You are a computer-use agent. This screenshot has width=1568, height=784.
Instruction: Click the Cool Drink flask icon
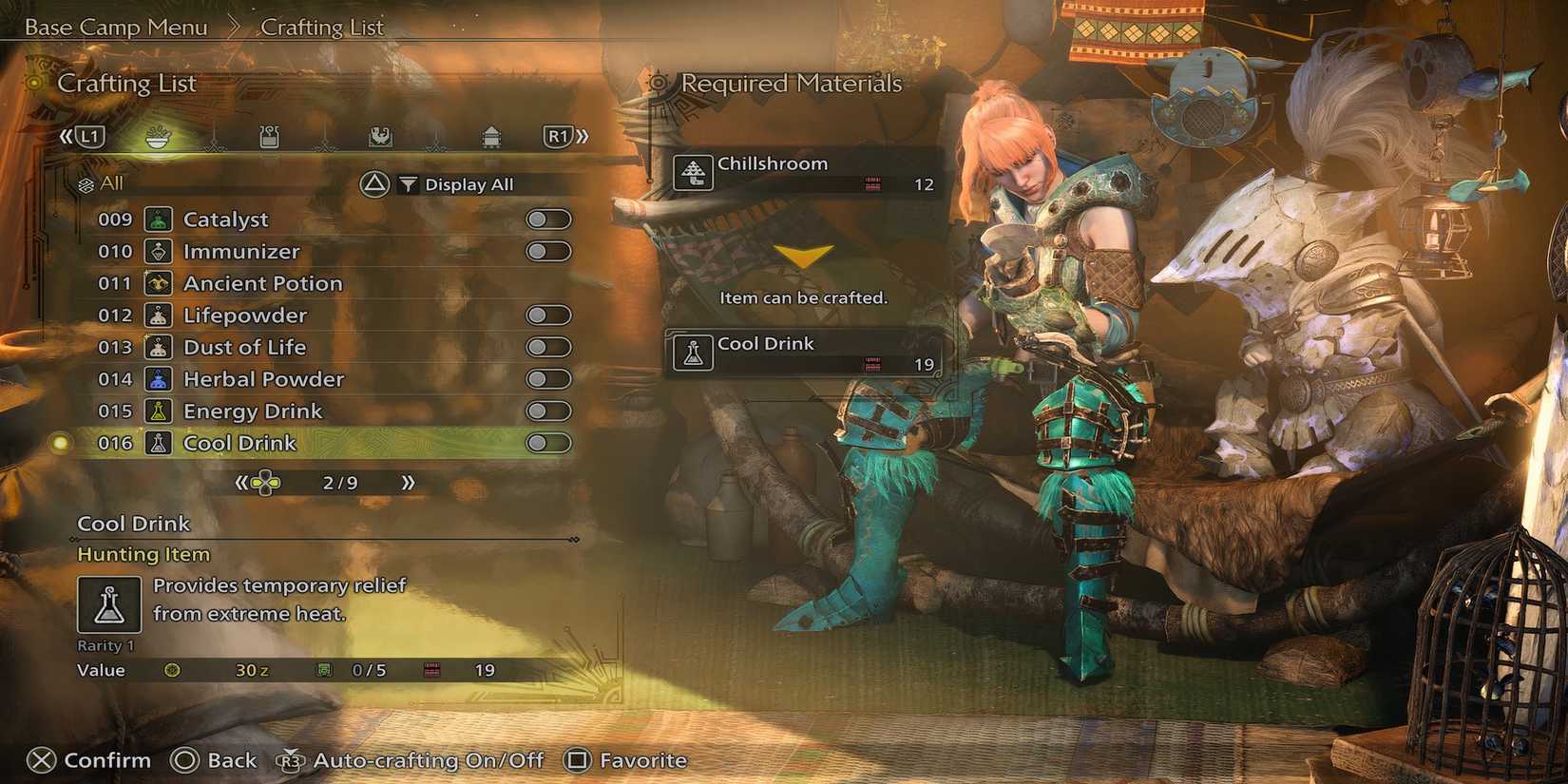694,353
